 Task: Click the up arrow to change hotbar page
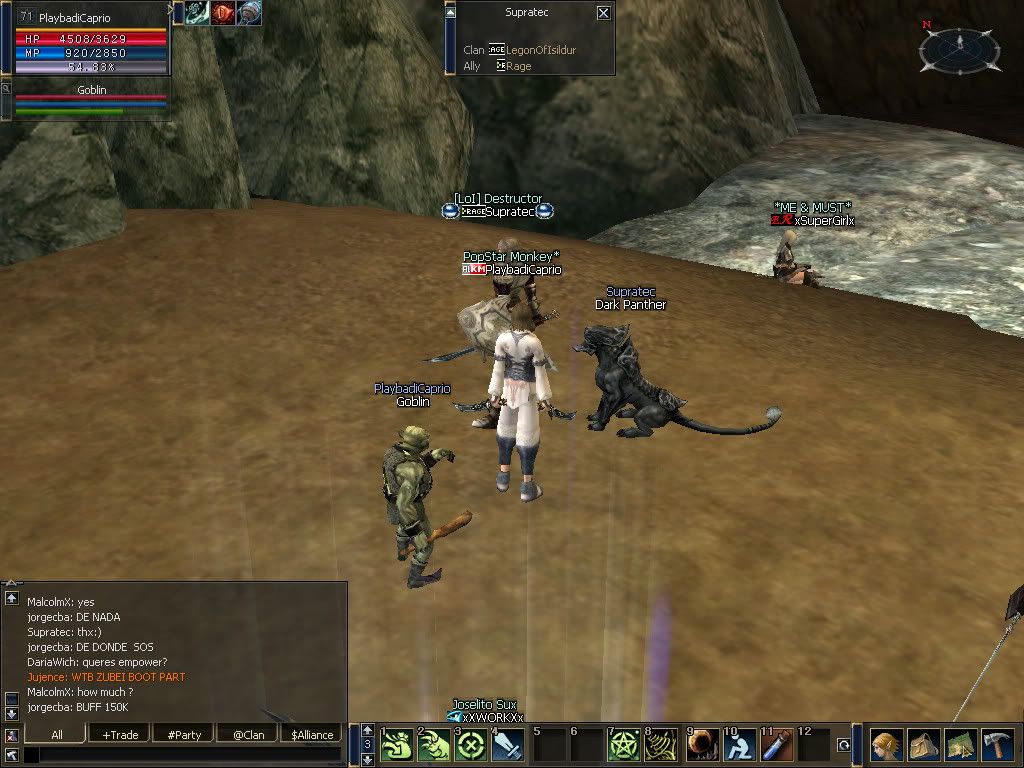367,729
